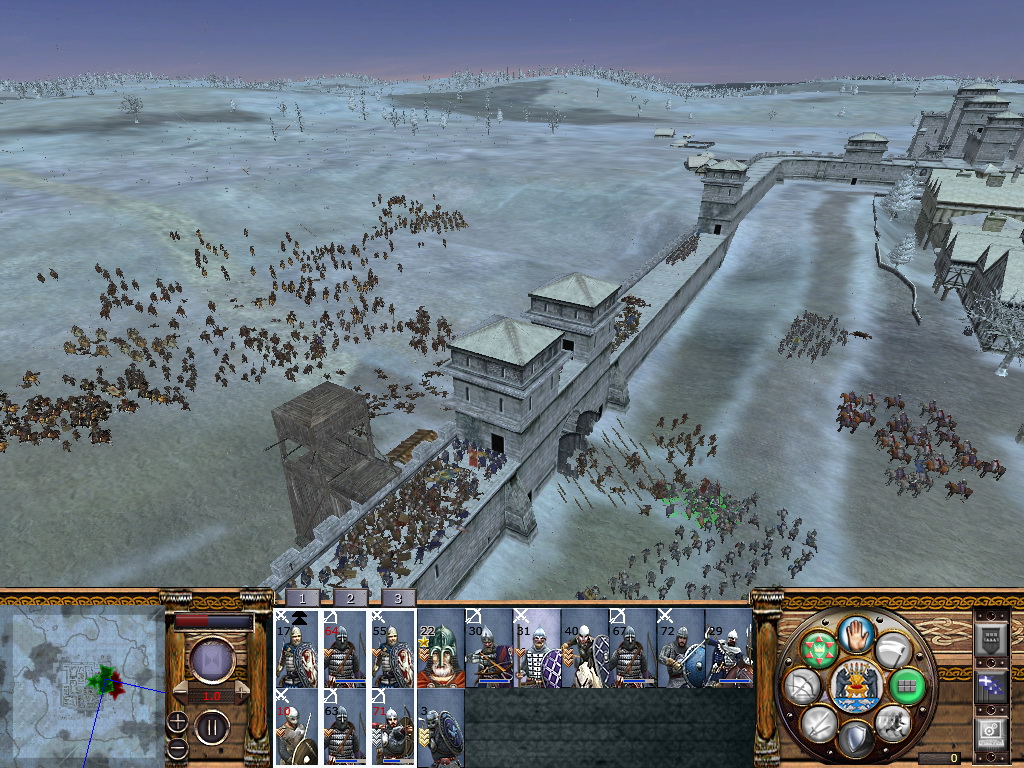Increase game speed with the plus arrow
1024x768 pixels.
click(240, 694)
